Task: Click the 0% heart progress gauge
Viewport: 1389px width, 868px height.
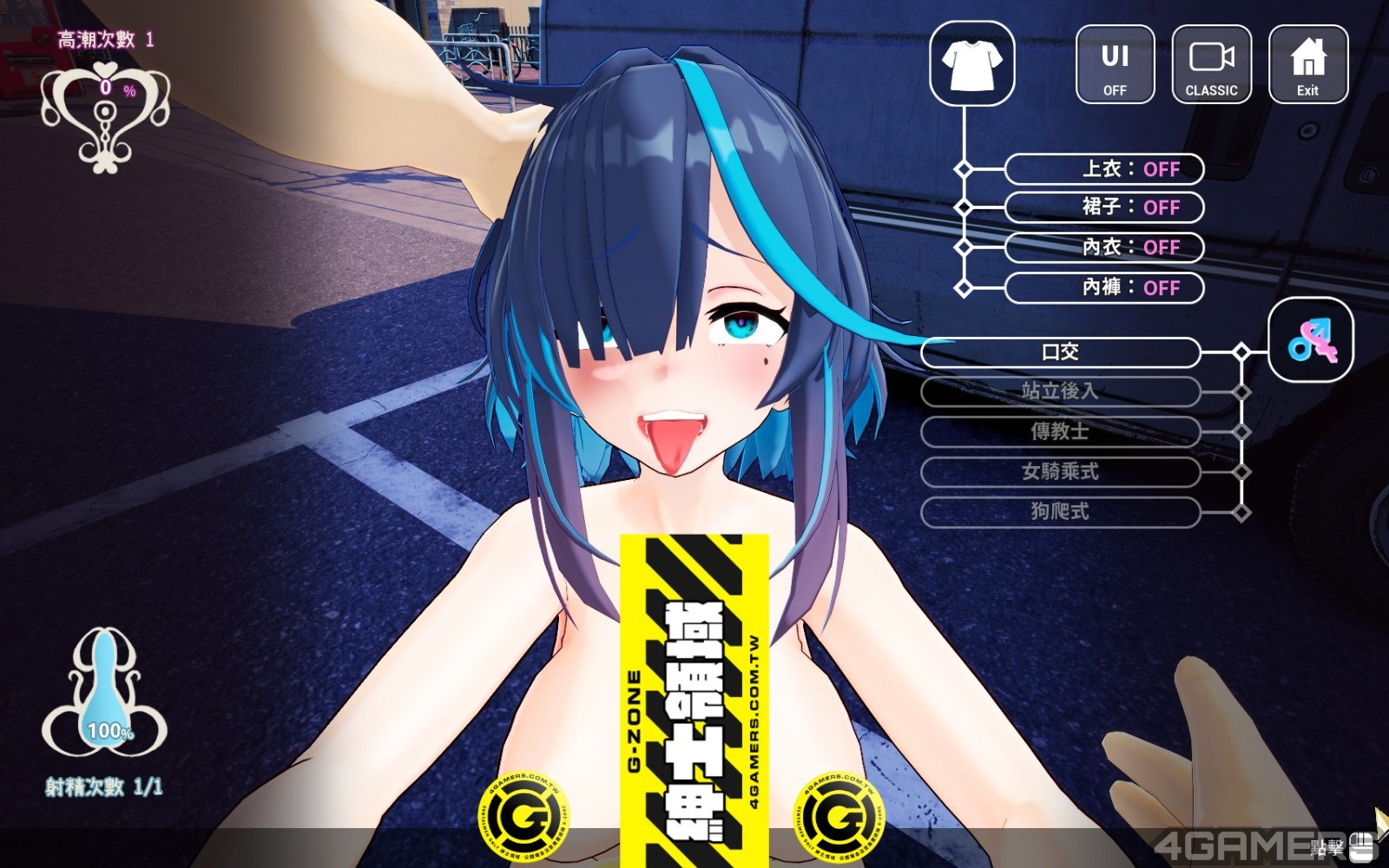Action: 104,86
